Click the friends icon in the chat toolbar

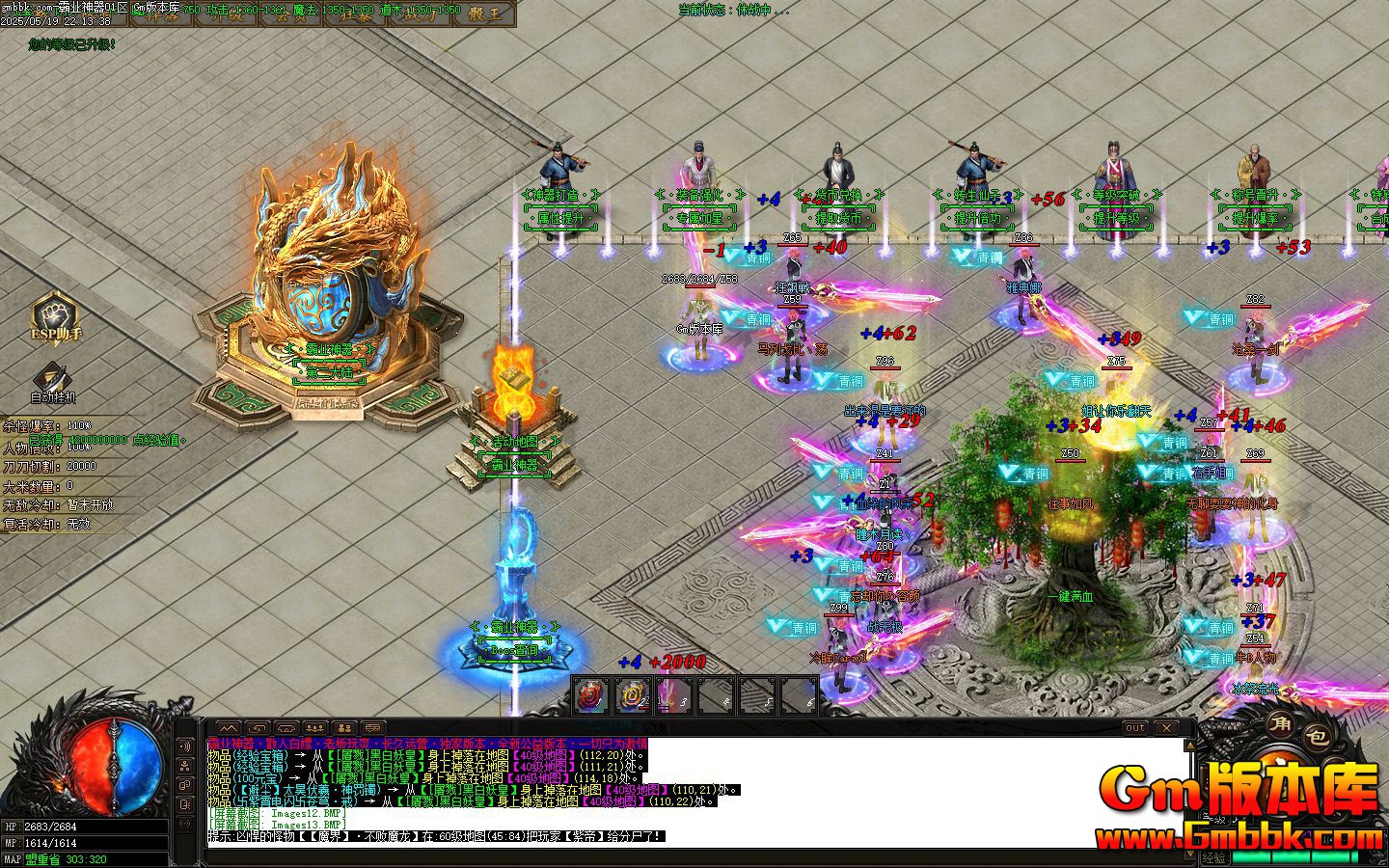point(343,728)
